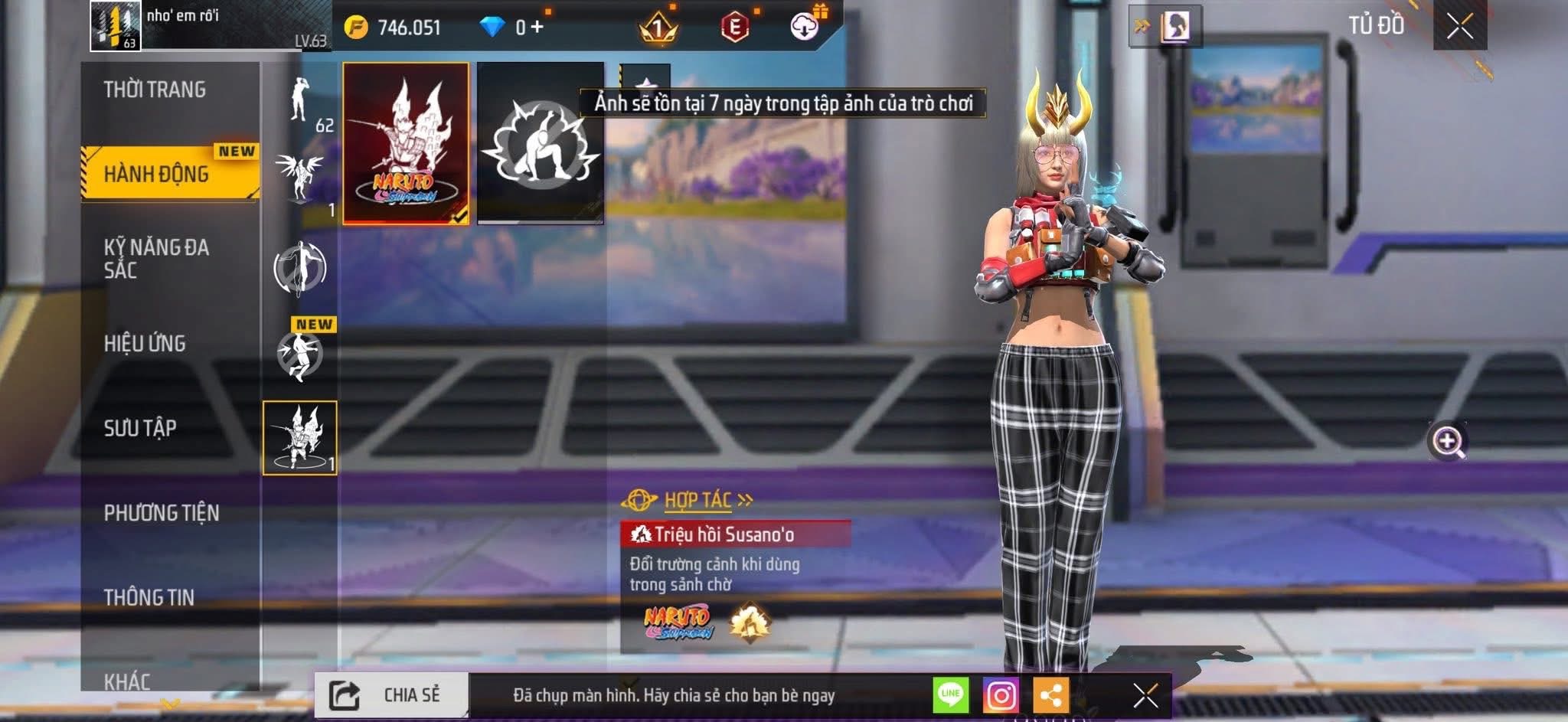
Task: Switch to Kỹ Năng Đa Sắc
Action: 157,258
